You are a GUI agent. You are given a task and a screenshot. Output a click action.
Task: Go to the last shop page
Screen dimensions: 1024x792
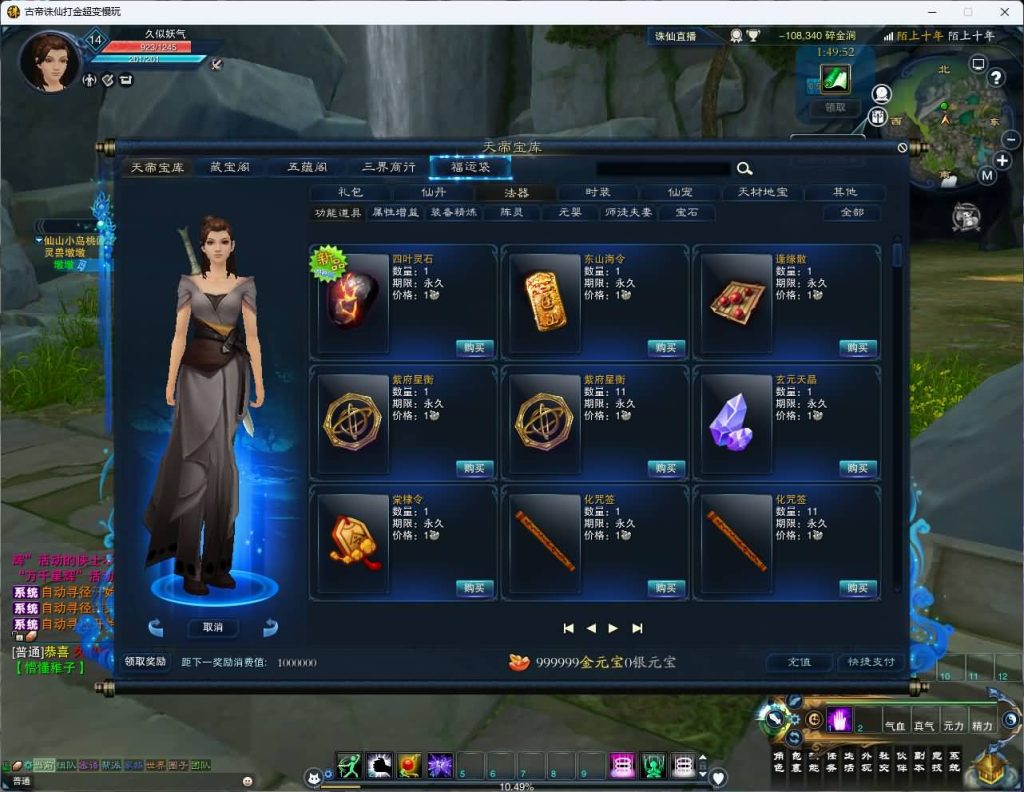pyautogui.click(x=637, y=628)
